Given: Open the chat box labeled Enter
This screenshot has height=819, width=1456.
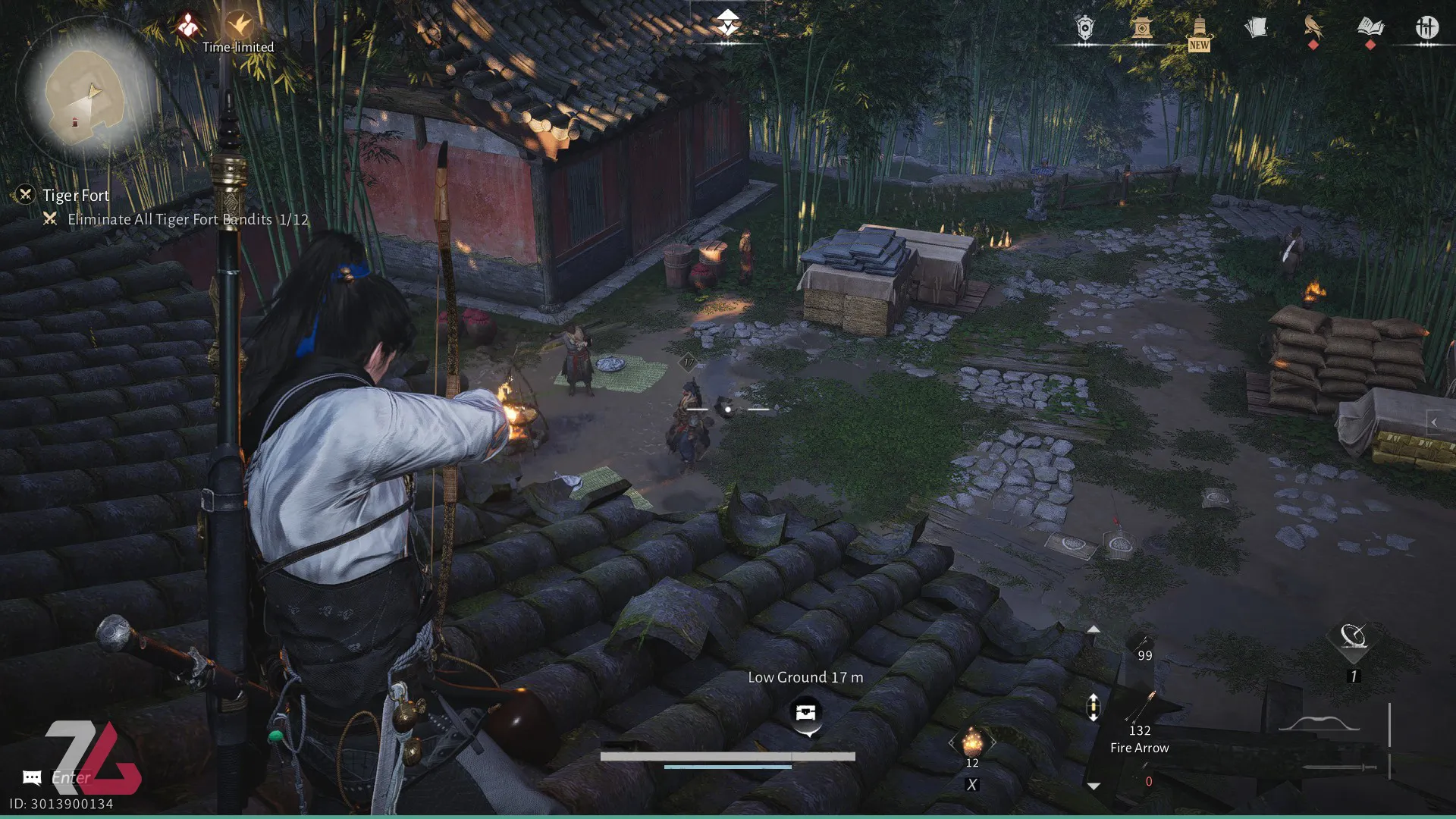Looking at the screenshot, I should 70,777.
